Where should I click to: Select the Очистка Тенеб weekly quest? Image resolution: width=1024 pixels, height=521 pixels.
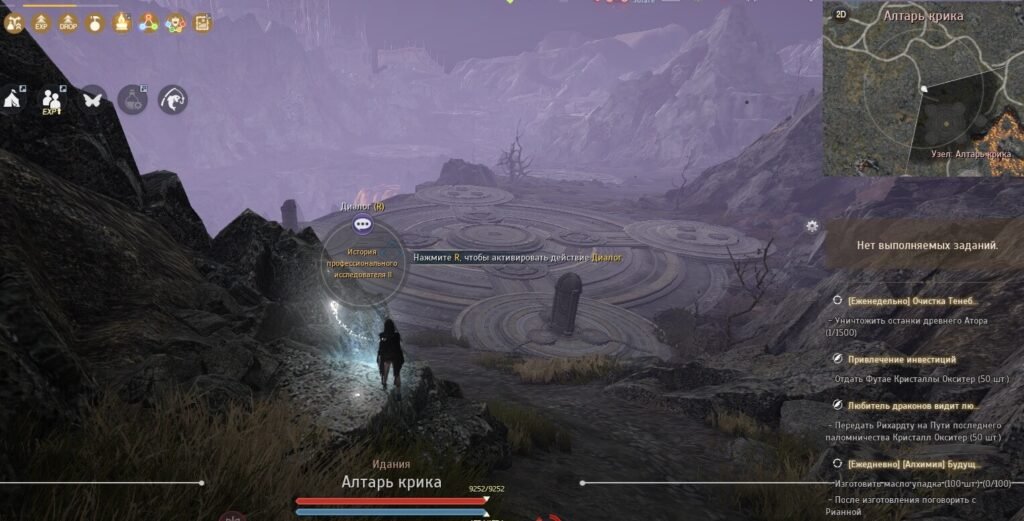[x=911, y=300]
